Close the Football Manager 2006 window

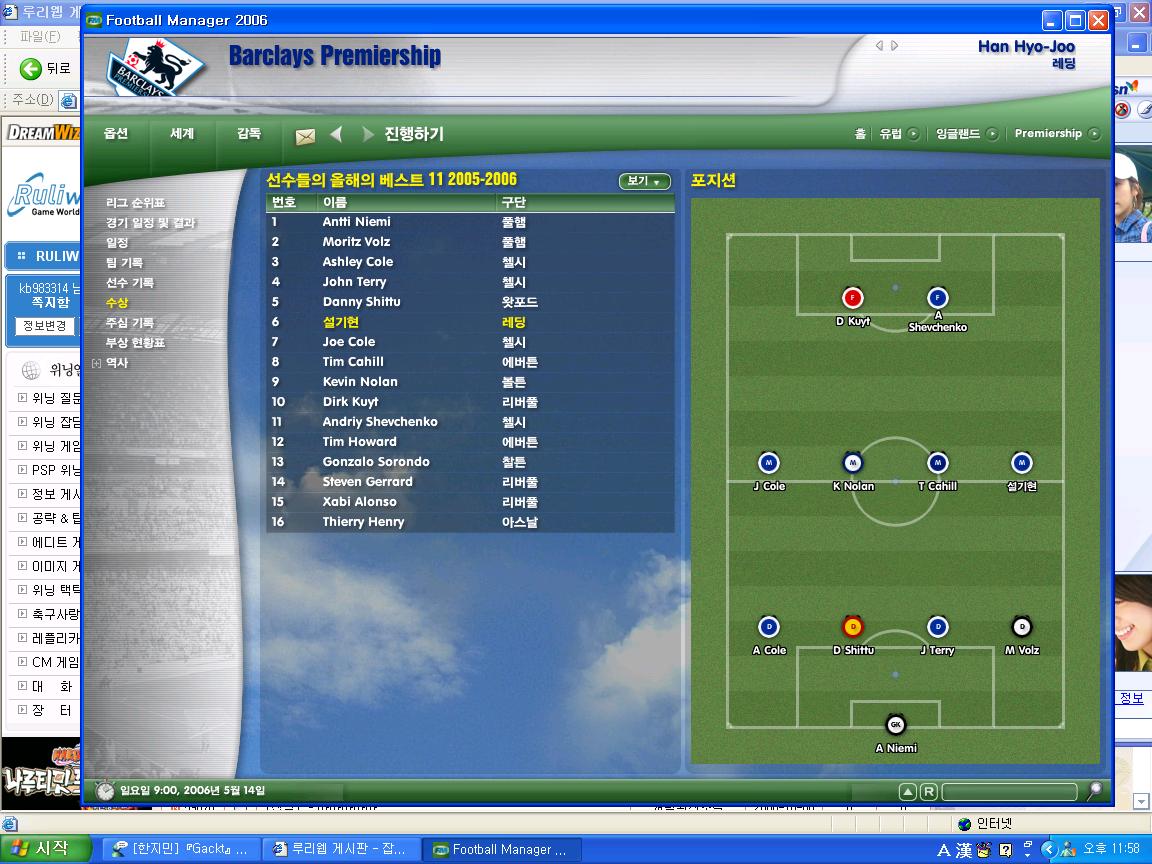(x=1098, y=20)
